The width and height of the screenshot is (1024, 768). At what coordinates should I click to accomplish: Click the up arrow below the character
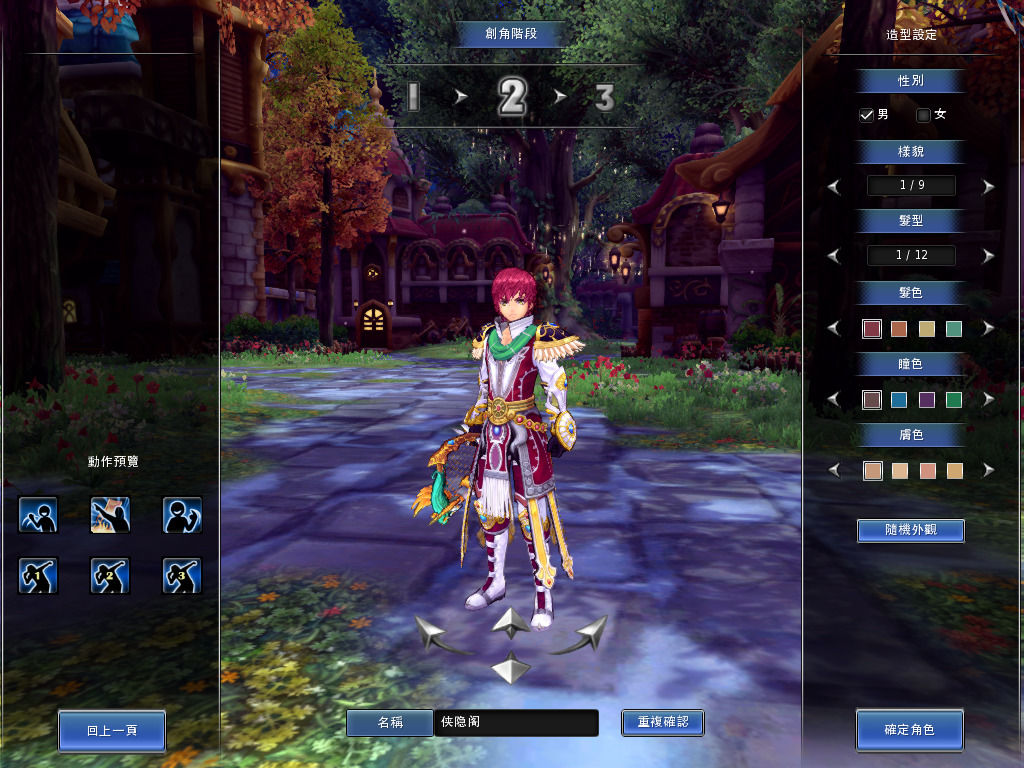click(510, 622)
